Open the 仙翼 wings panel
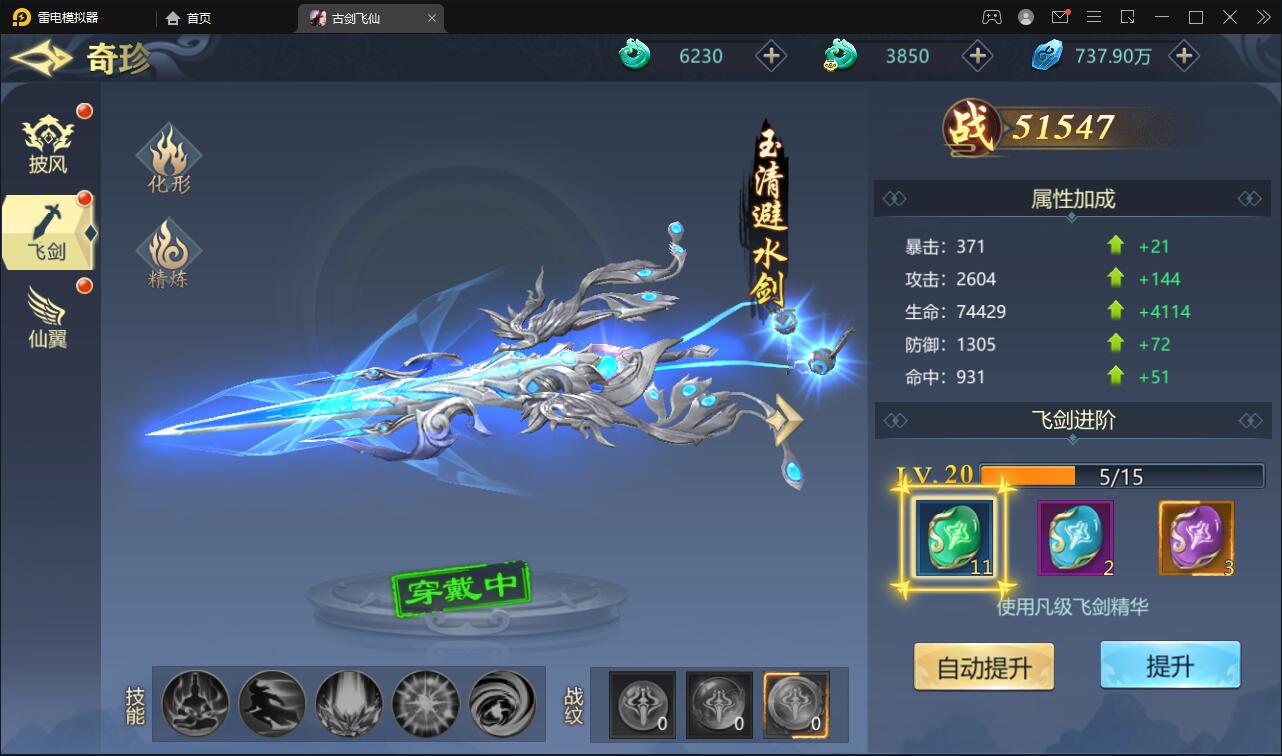Image resolution: width=1282 pixels, height=756 pixels. coord(45,318)
